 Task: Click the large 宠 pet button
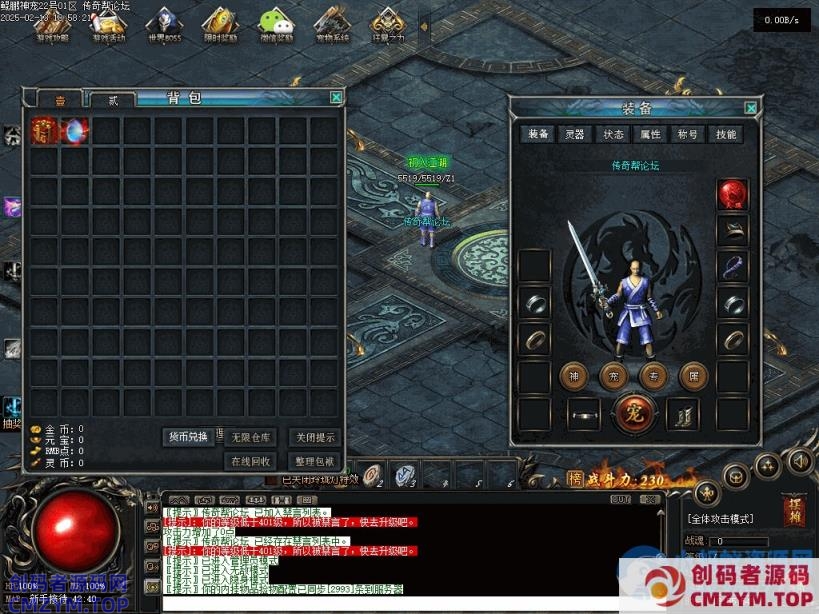[633, 412]
